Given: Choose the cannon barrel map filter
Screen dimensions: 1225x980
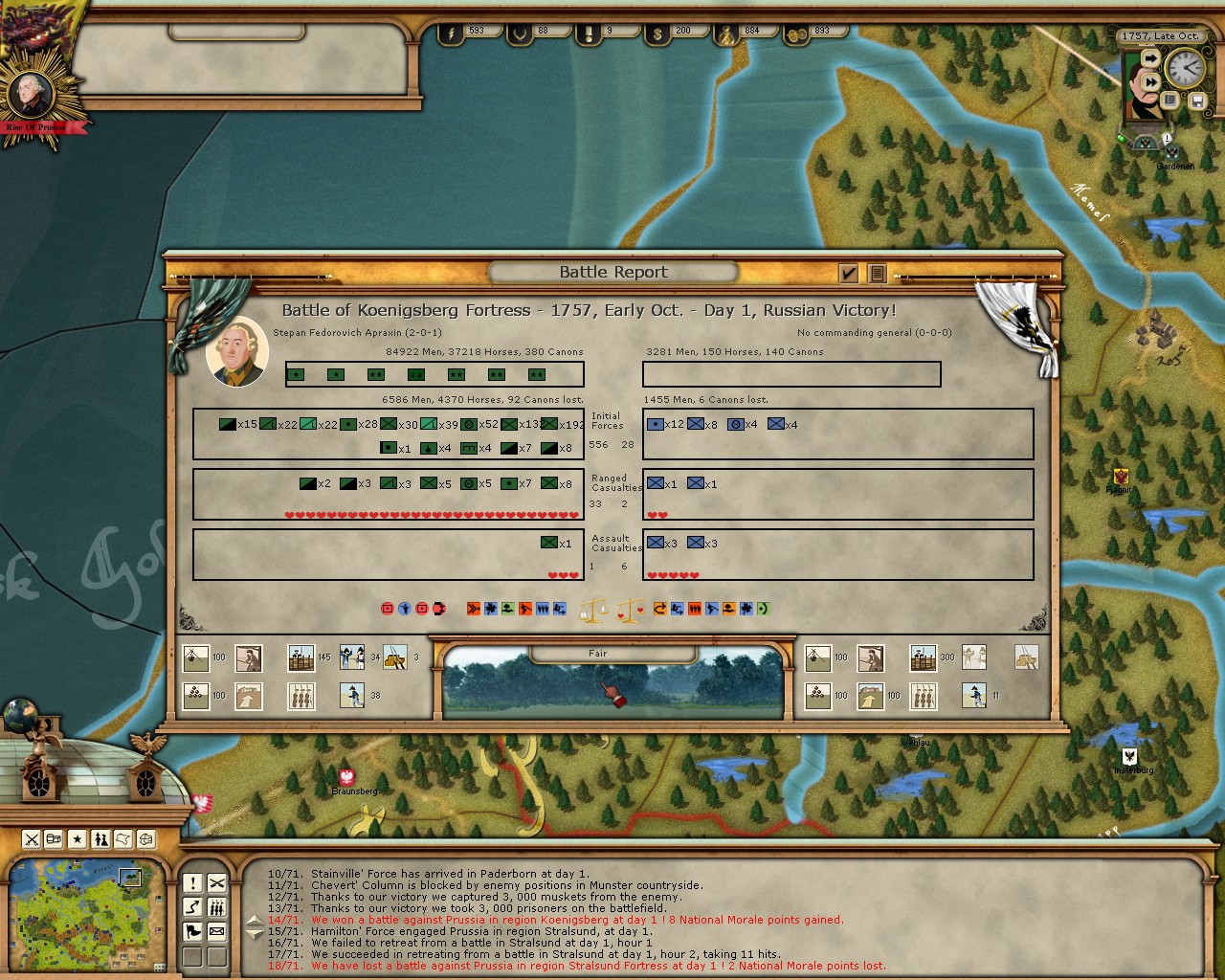Looking at the screenshot, I should 55,839.
